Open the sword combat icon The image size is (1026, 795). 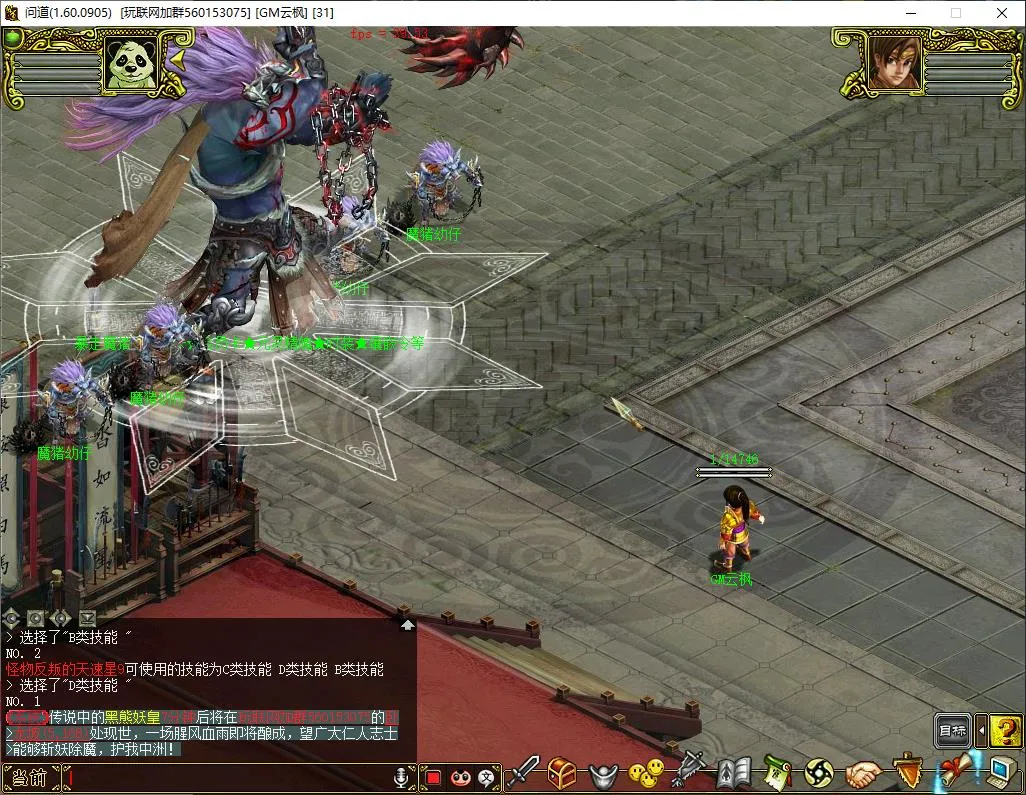522,773
